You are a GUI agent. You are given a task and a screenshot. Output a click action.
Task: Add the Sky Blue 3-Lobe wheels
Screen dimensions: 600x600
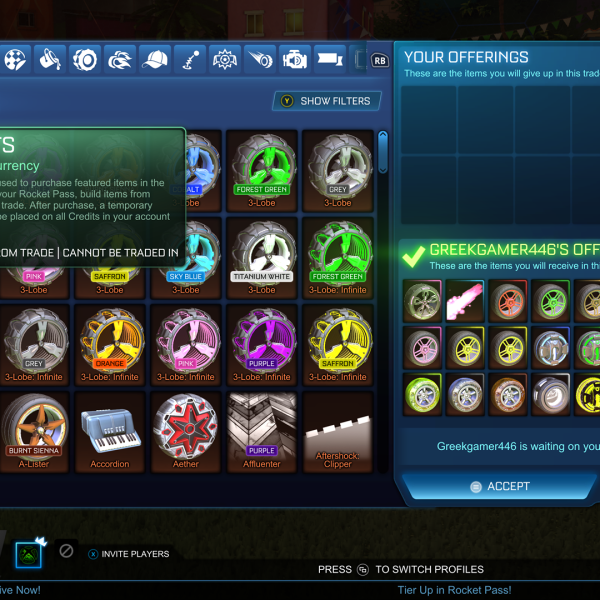186,257
